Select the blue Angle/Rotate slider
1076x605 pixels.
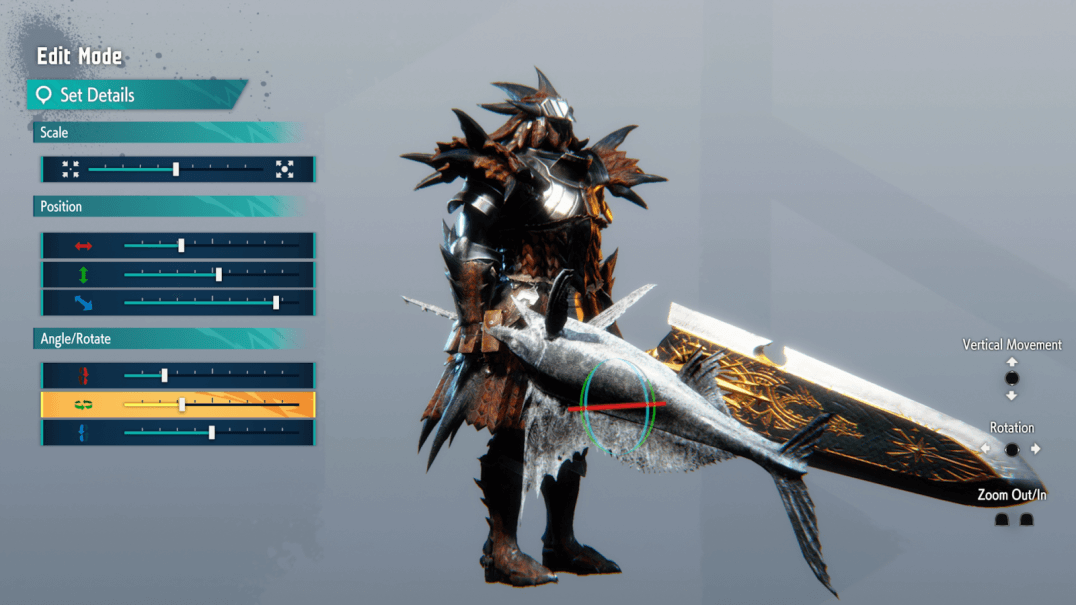point(210,433)
